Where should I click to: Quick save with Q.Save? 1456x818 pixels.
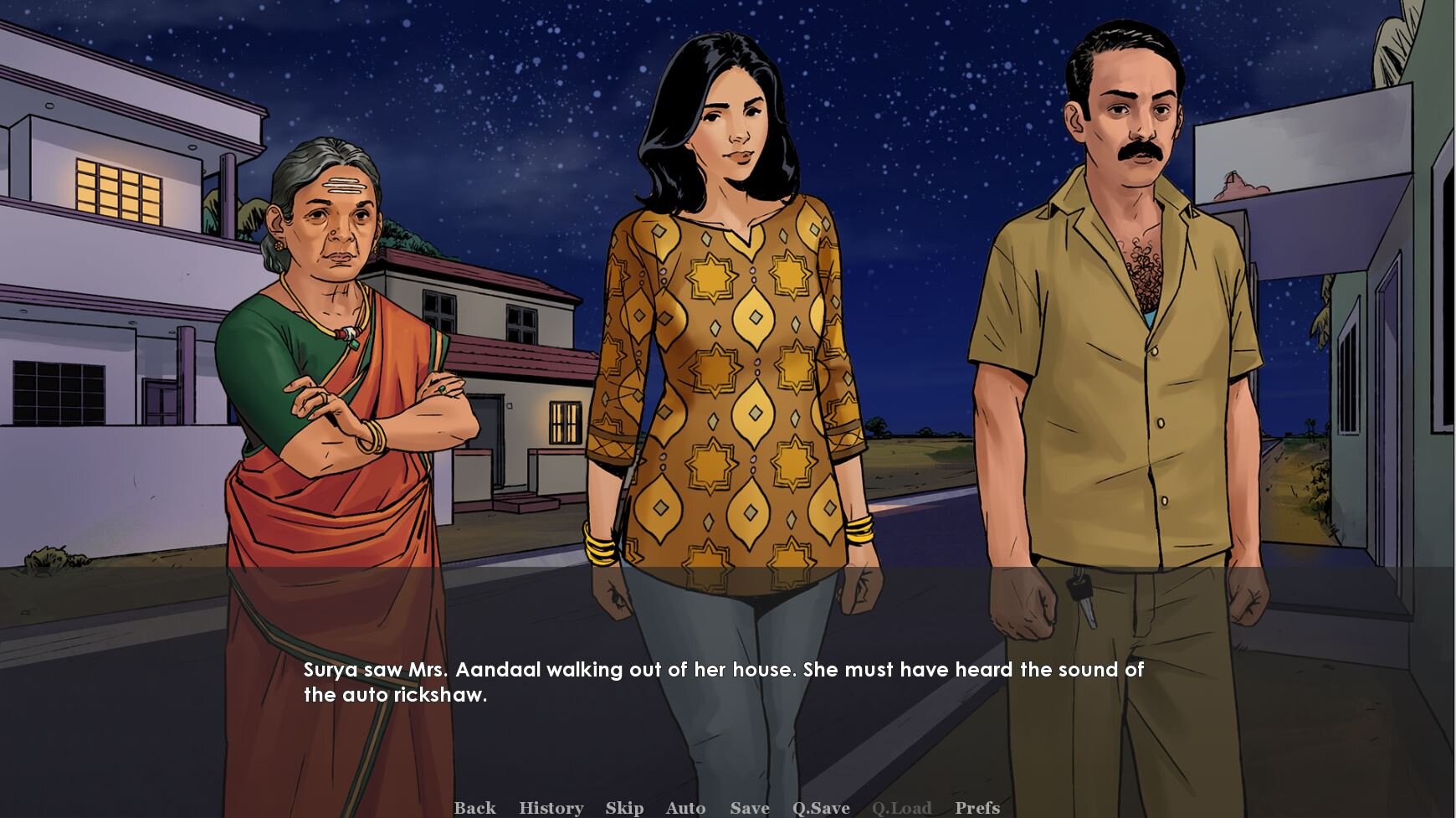[x=821, y=807]
